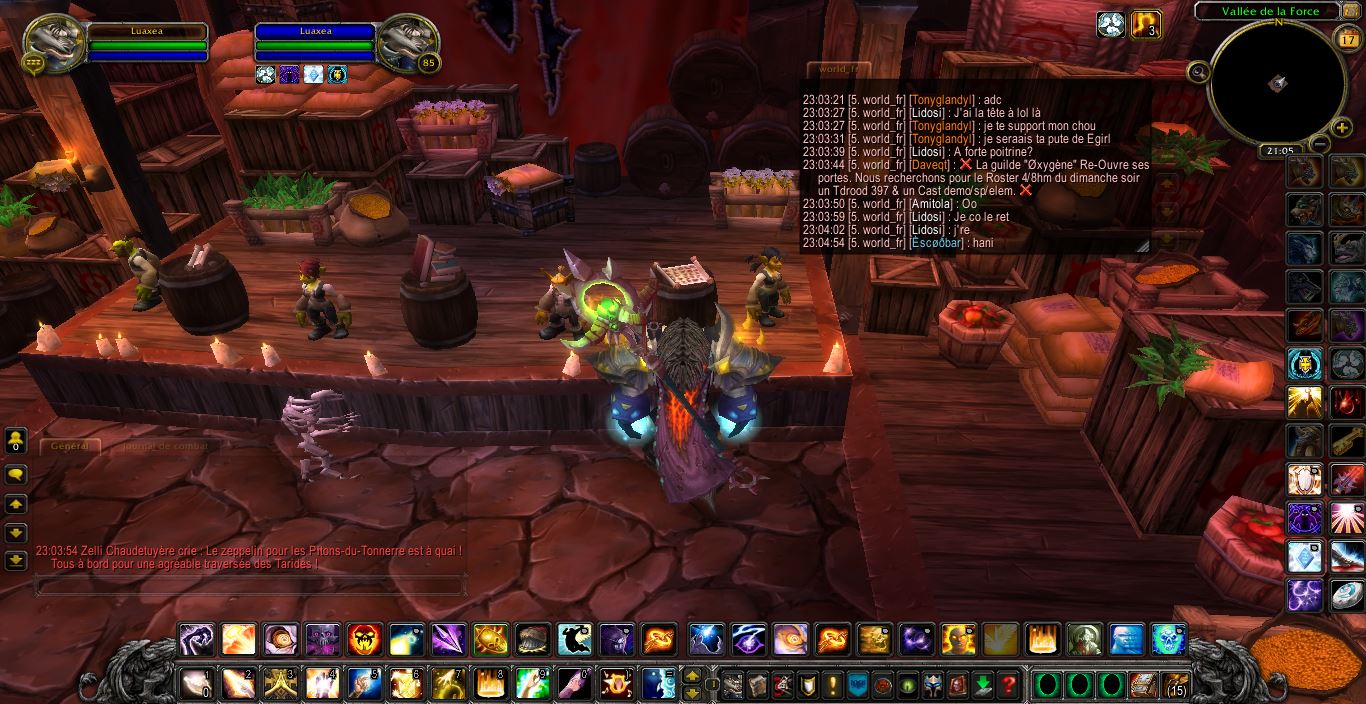Open the quest log exclamation mark icon

pyautogui.click(x=832, y=685)
